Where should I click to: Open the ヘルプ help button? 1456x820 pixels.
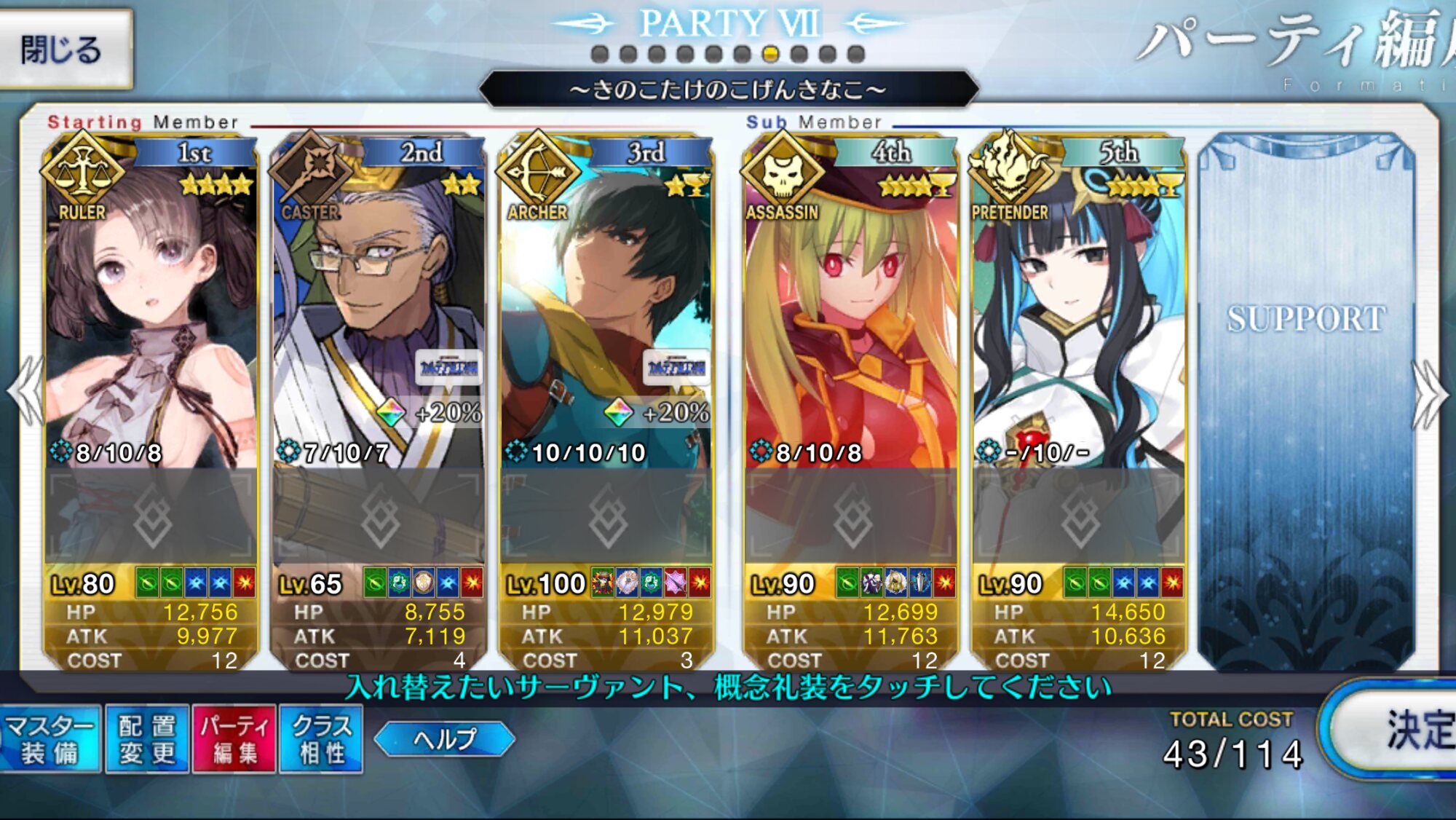(445, 739)
